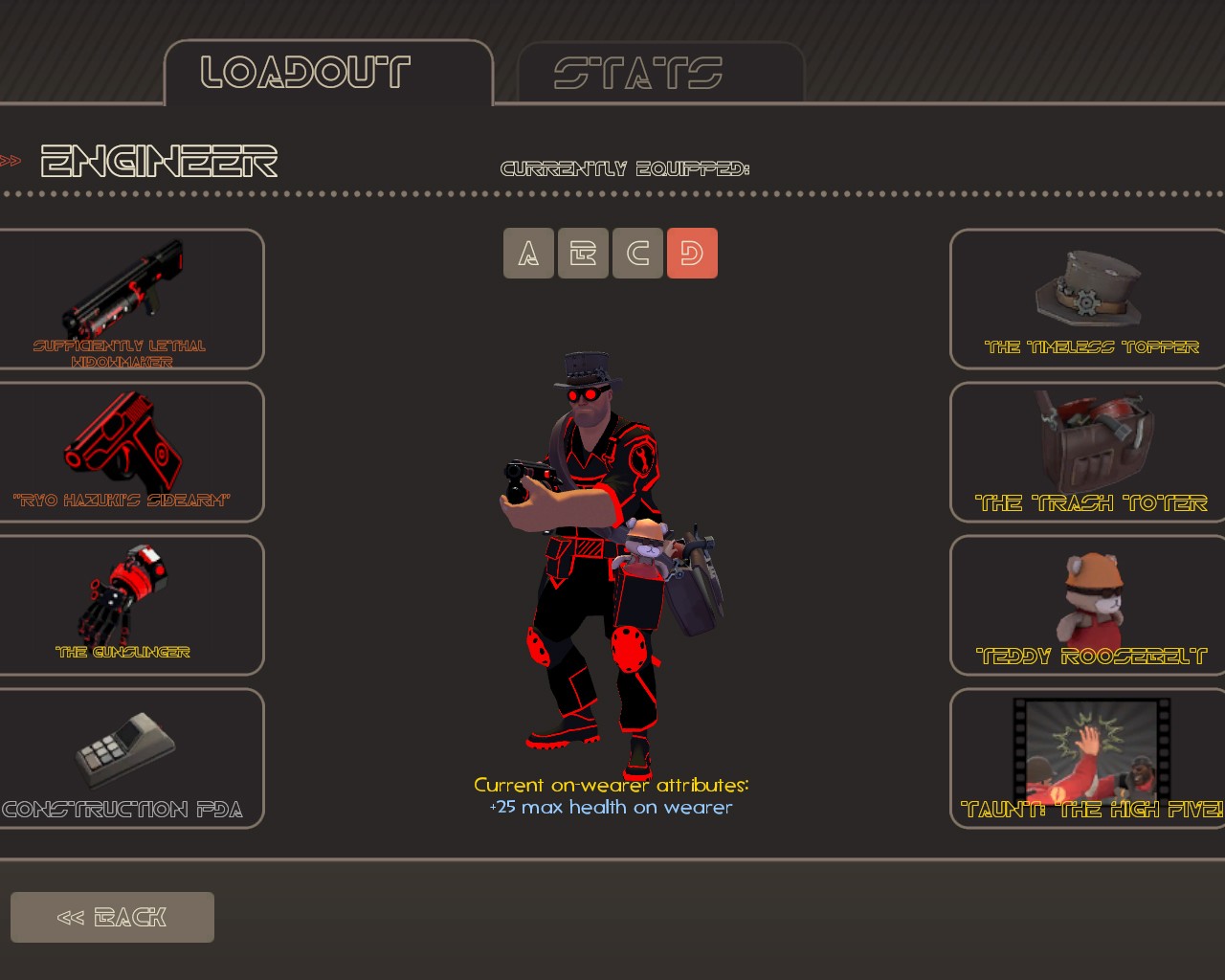Choose loadout preset B

(583, 254)
